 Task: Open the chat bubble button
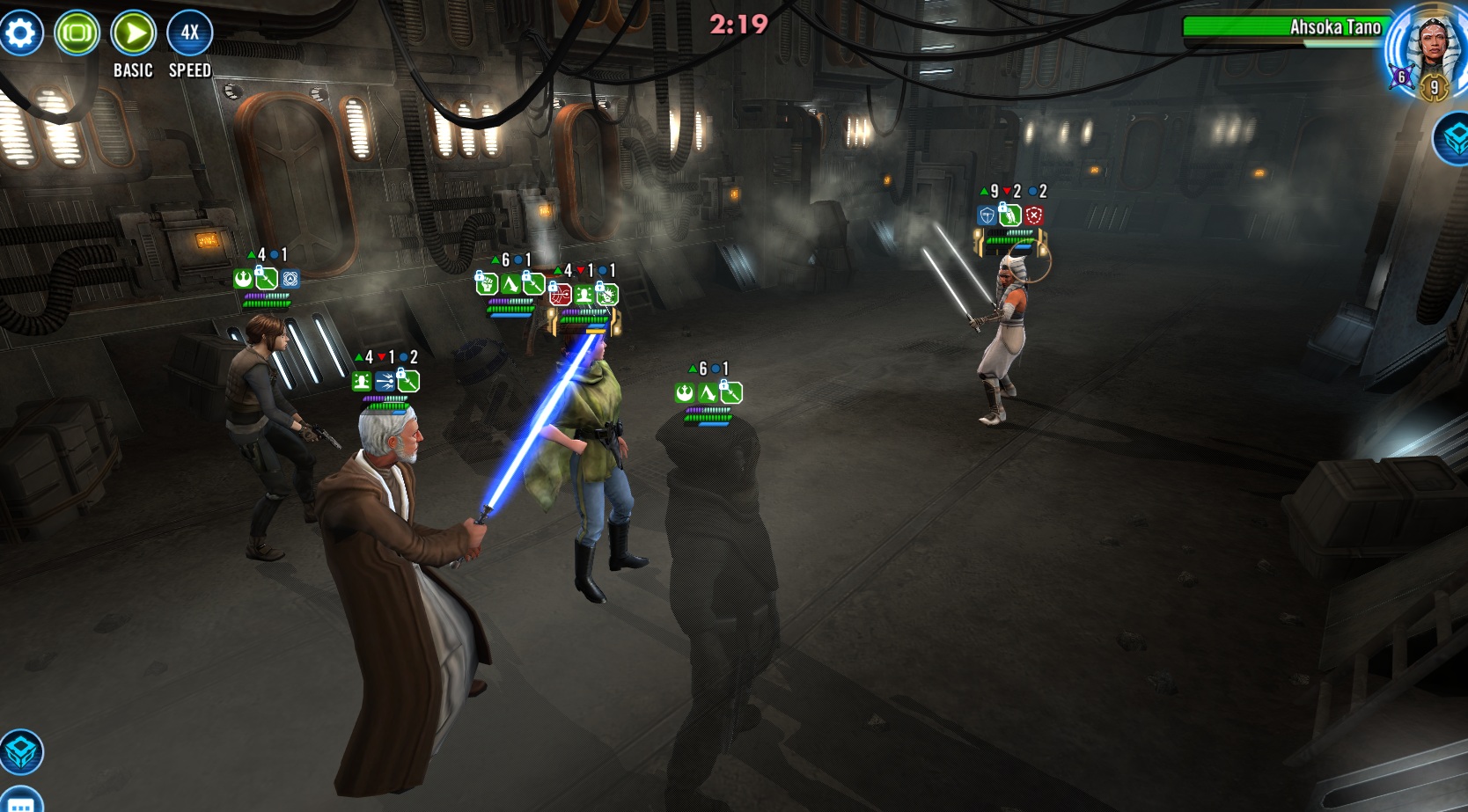(x=19, y=802)
